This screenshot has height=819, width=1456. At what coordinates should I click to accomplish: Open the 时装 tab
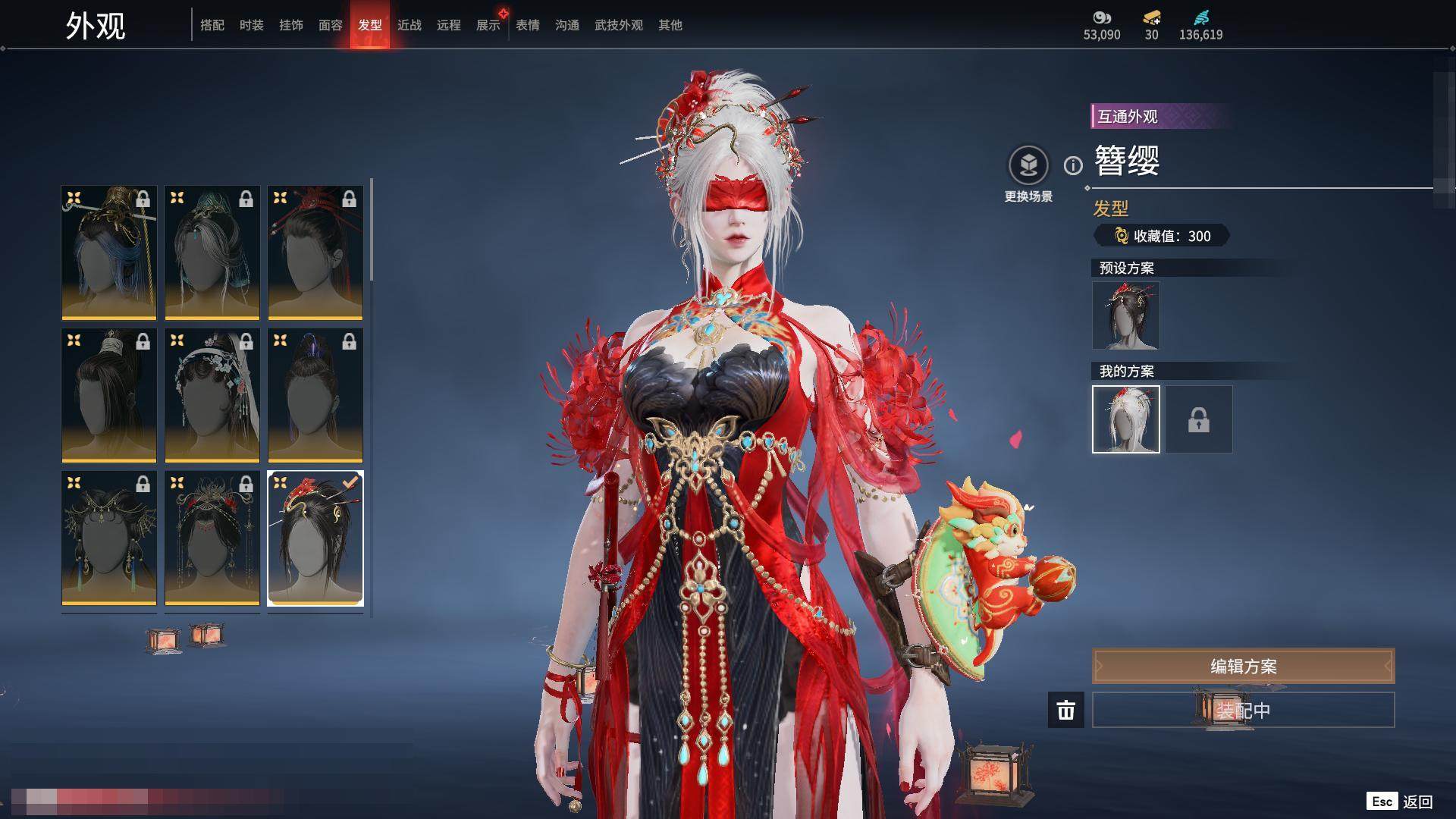pyautogui.click(x=252, y=25)
